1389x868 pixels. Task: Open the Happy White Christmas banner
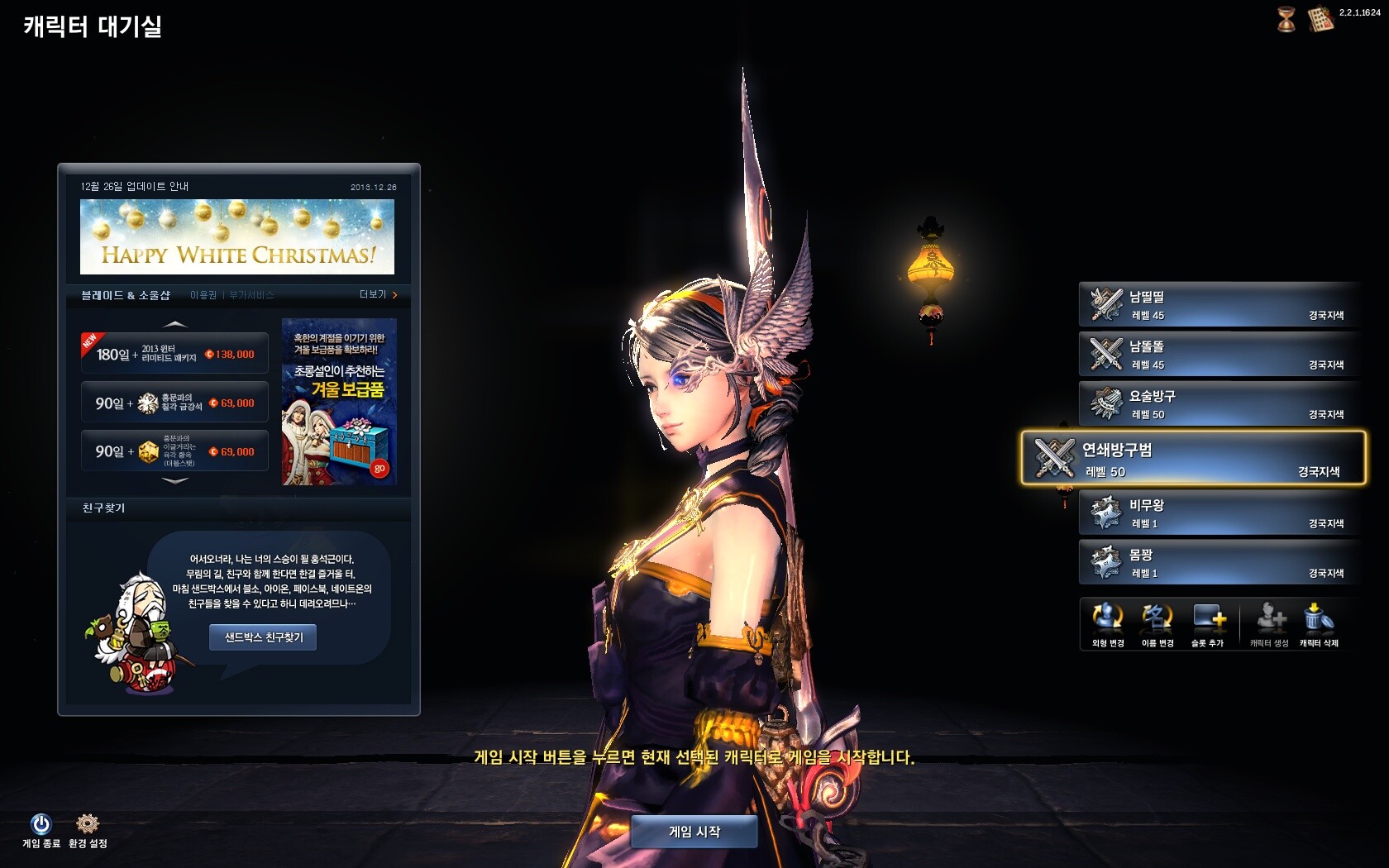click(x=237, y=237)
